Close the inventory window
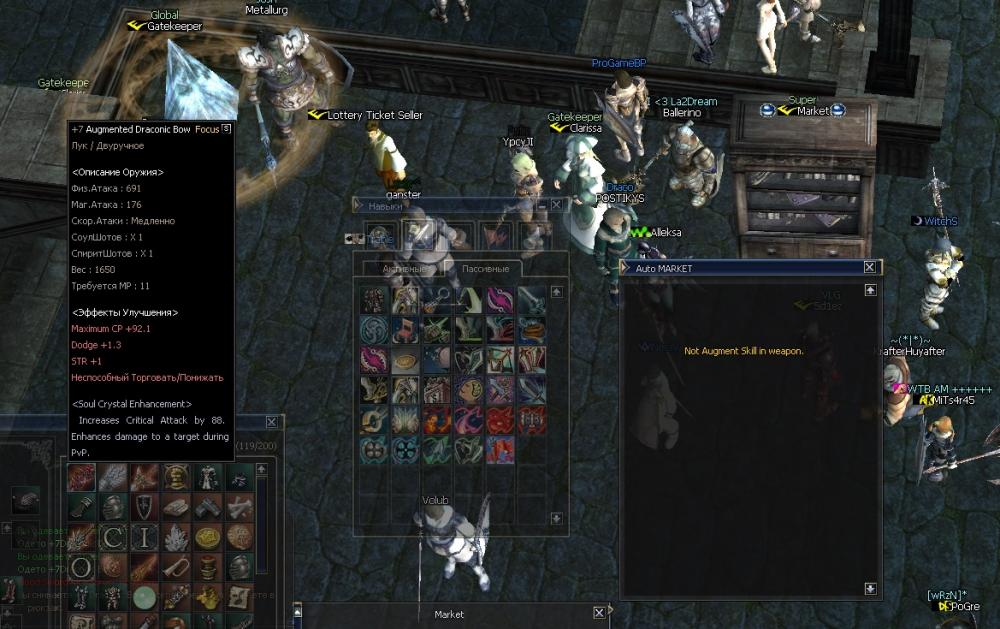This screenshot has width=1000, height=629. coord(271,423)
